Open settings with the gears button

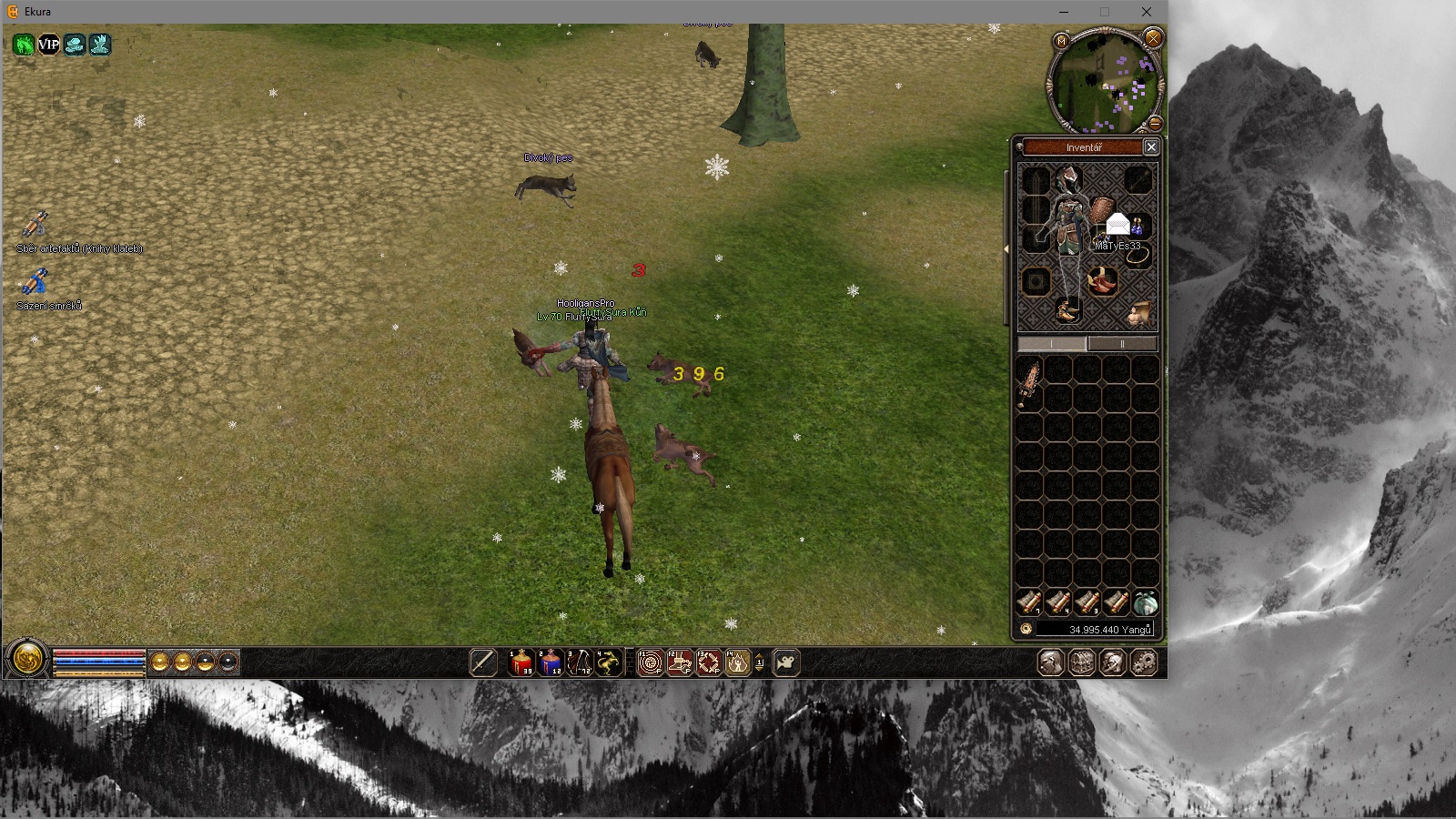(1144, 662)
